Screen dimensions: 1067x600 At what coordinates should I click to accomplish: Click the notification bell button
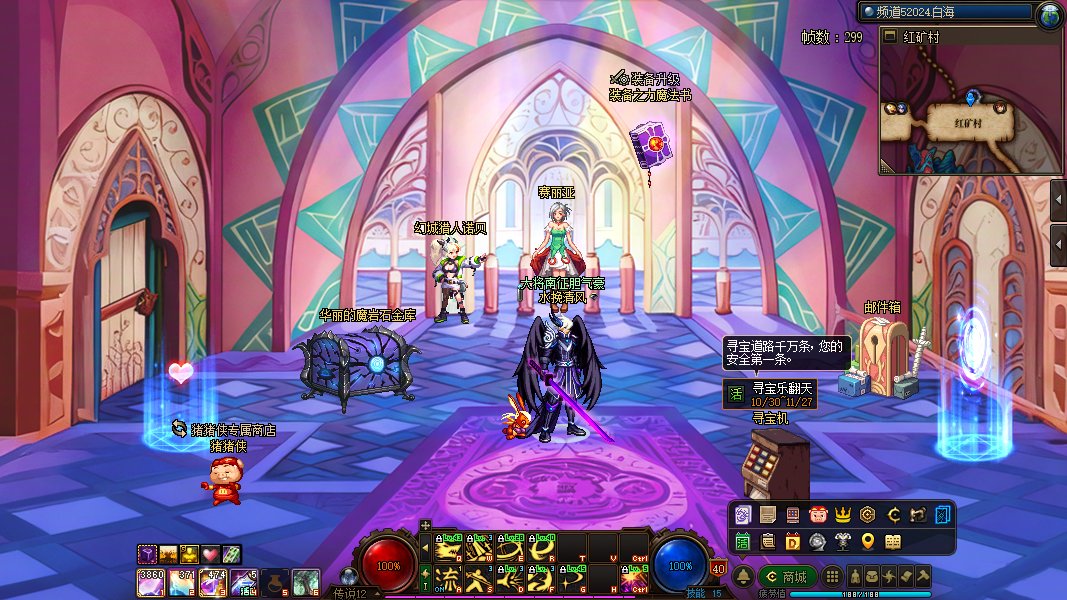pyautogui.click(x=743, y=577)
